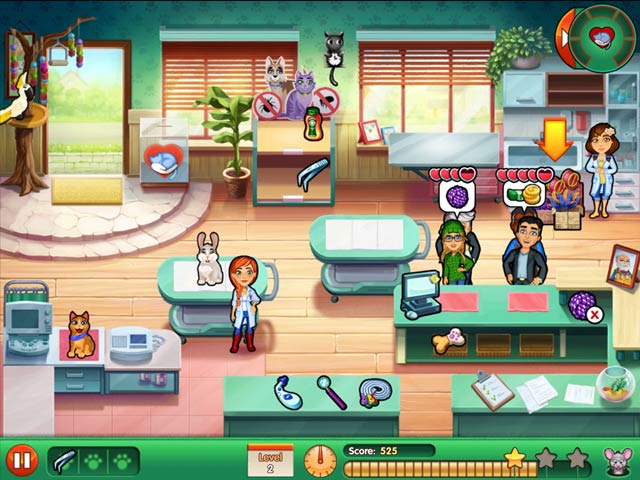Collect the tweezers from the shelf
This screenshot has width=640, height=480.
pyautogui.click(x=312, y=171)
